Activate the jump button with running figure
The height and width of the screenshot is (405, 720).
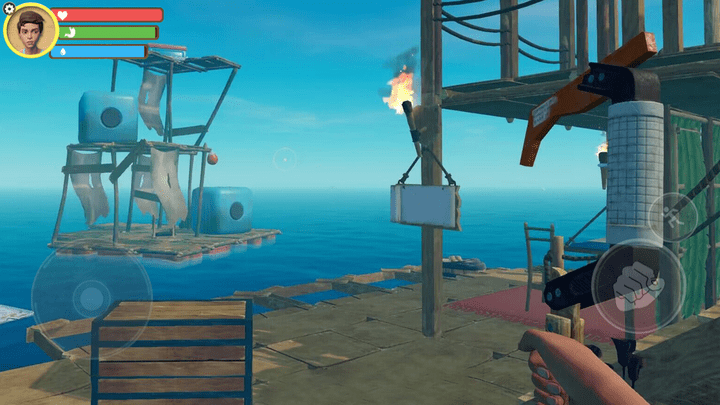point(672,213)
